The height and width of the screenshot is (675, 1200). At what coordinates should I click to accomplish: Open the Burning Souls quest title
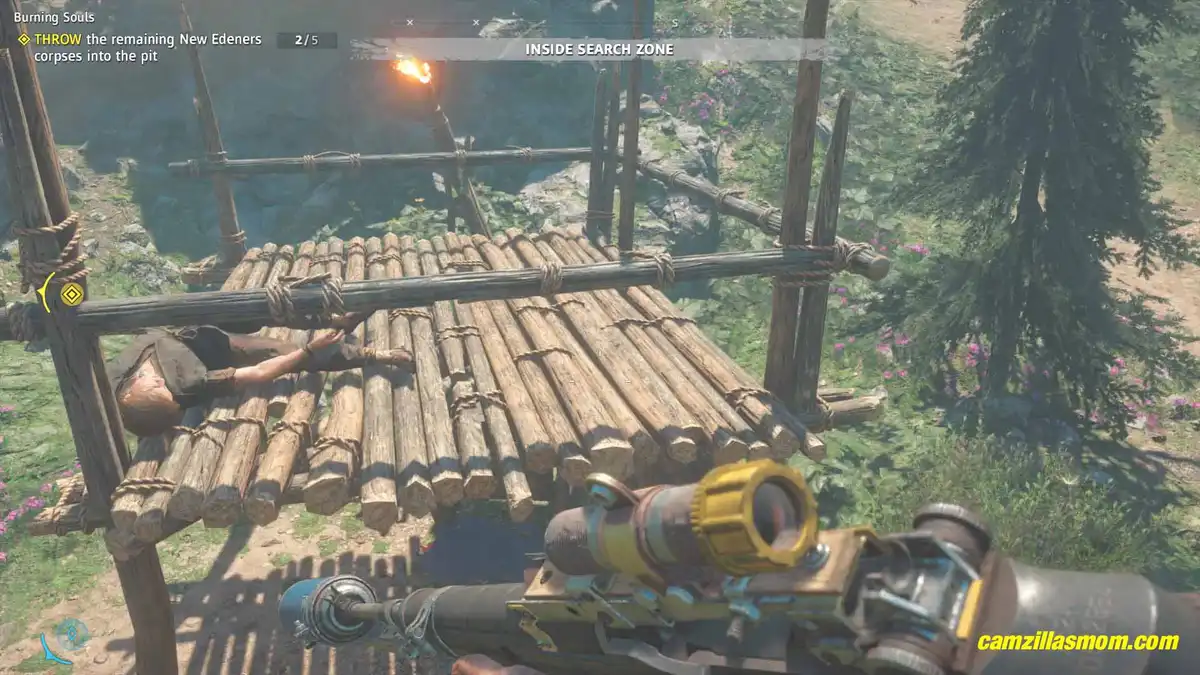[x=55, y=17]
